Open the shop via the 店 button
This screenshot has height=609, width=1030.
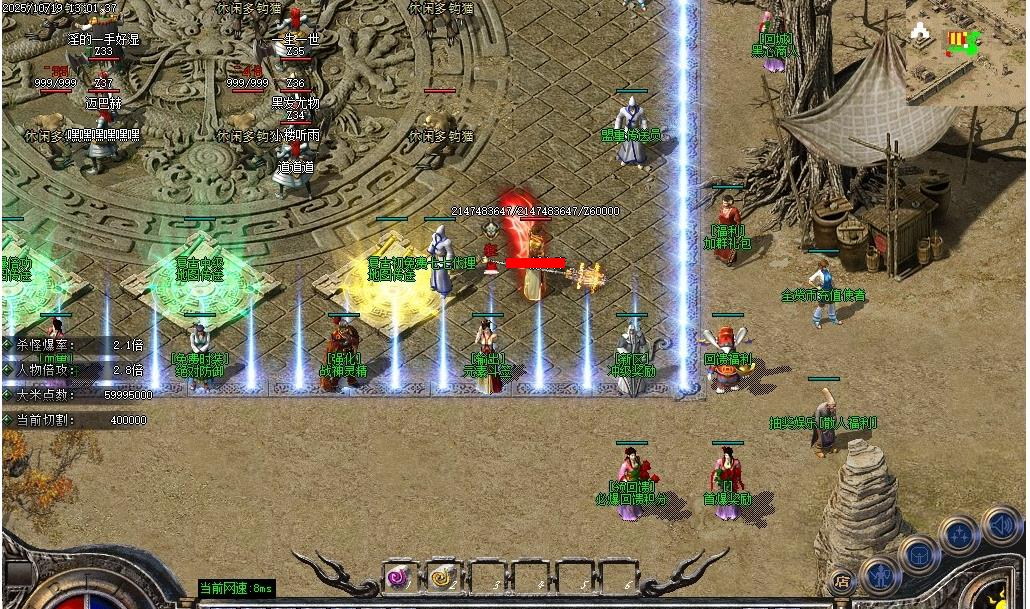tap(843, 579)
